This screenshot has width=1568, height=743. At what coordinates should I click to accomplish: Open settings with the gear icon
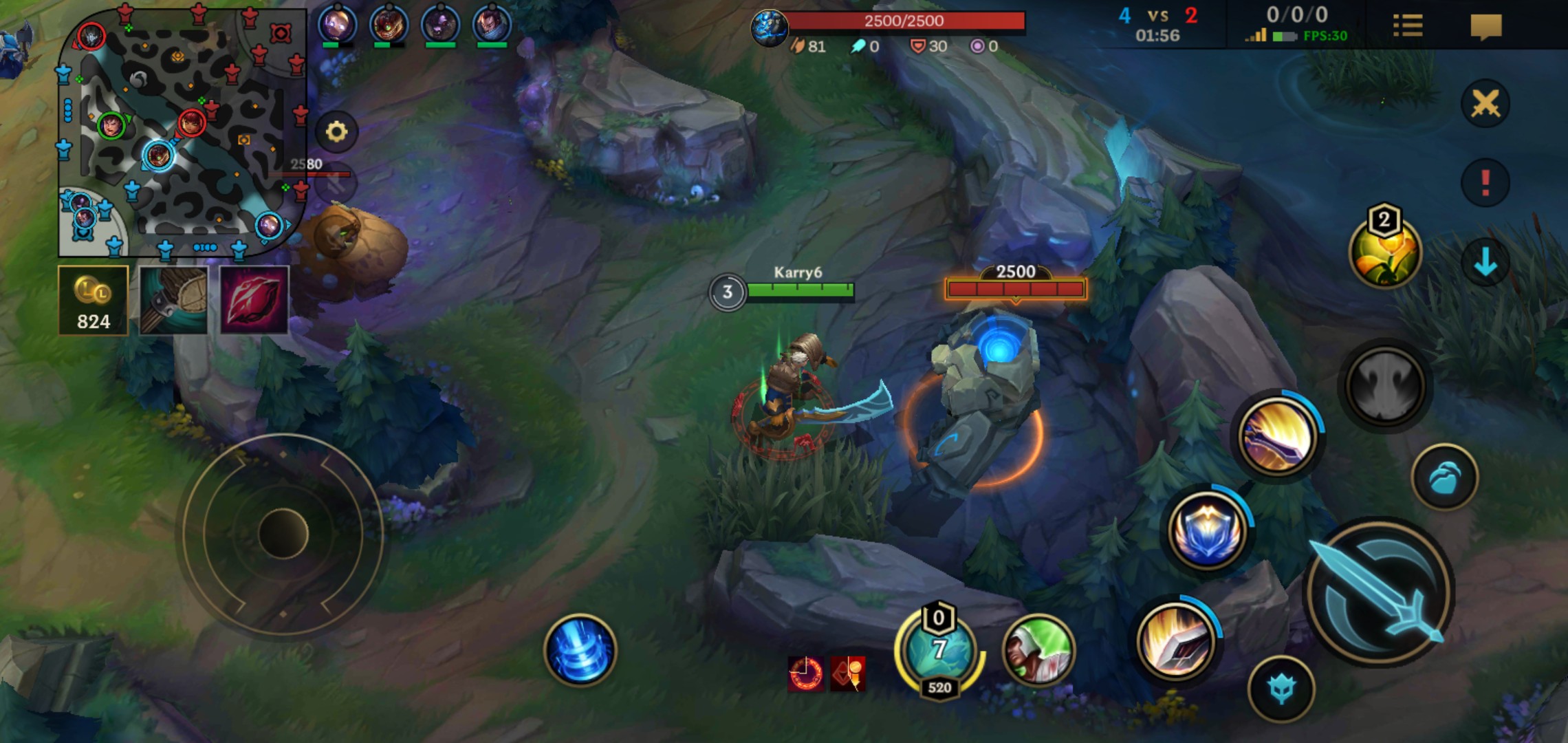click(x=336, y=131)
